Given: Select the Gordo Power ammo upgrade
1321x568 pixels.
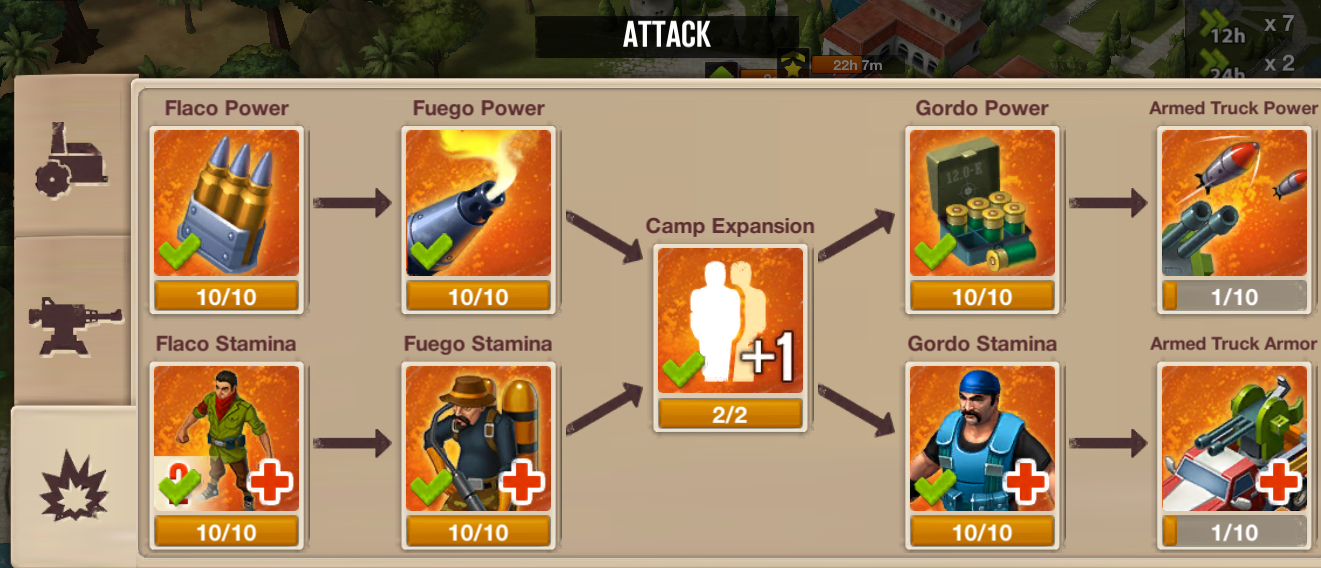Looking at the screenshot, I should (x=982, y=203).
